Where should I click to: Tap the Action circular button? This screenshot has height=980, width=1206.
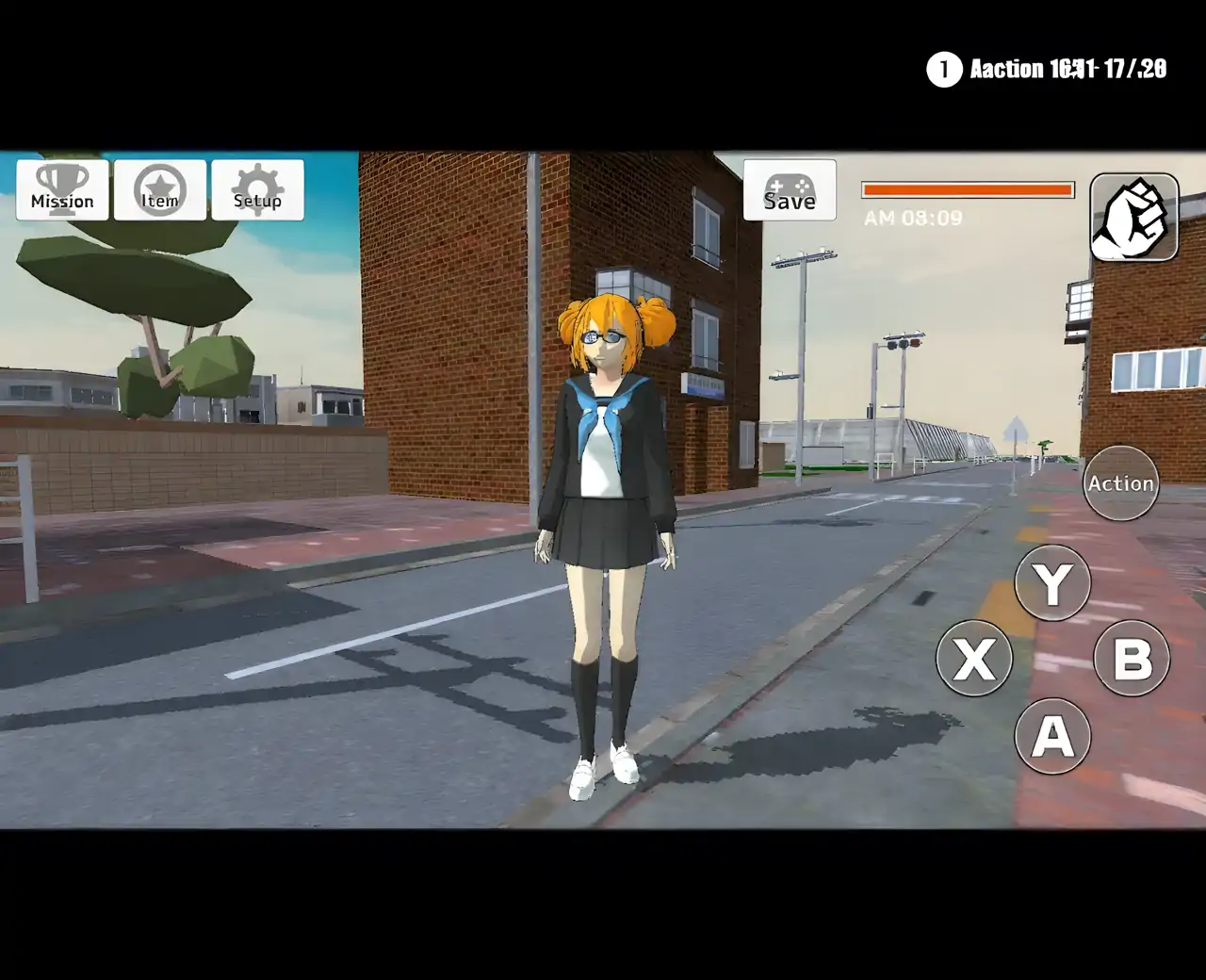pos(1120,482)
